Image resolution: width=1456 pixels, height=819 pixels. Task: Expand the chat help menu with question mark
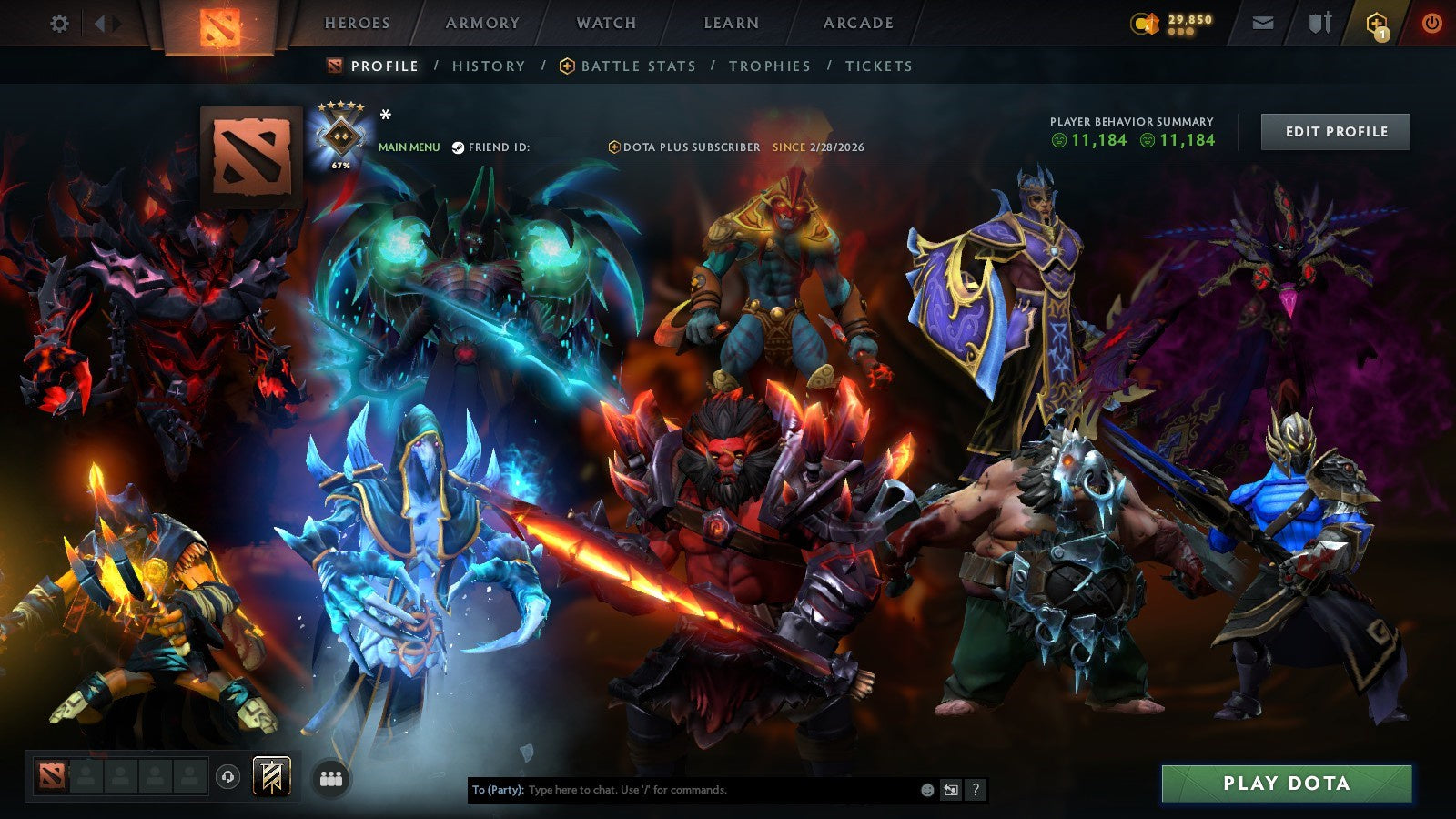977,792
